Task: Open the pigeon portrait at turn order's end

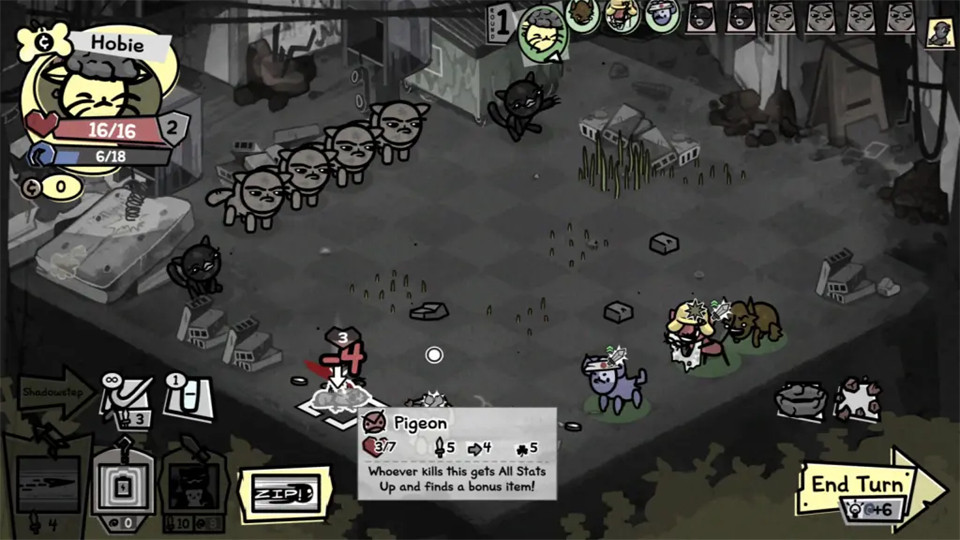Action: (x=940, y=33)
